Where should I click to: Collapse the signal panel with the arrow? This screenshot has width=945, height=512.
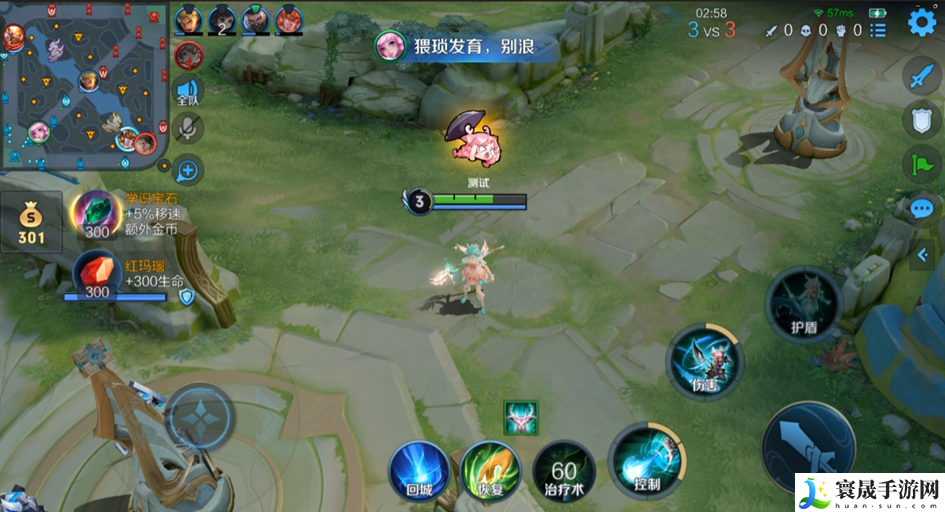[x=922, y=255]
